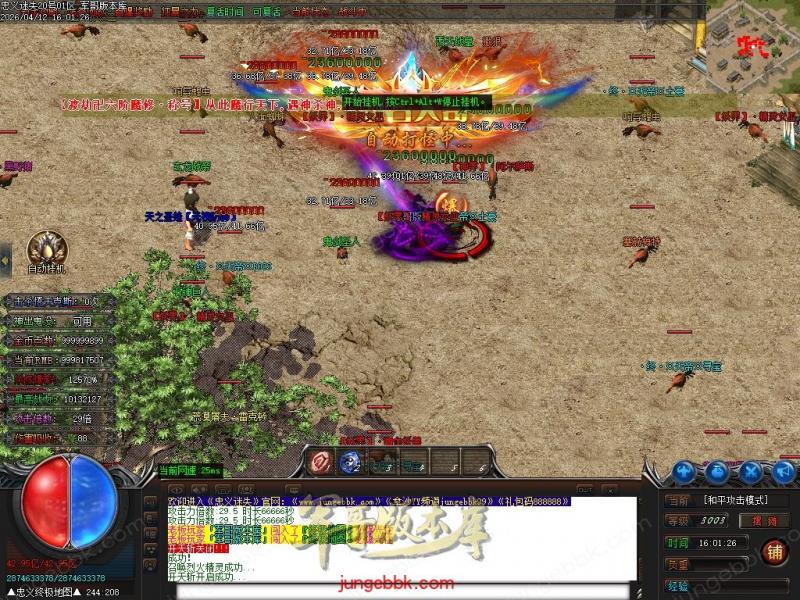This screenshot has height=600, width=800.
Task: Open the blue winged-figure round button
Action: pyautogui.click(x=684, y=471)
